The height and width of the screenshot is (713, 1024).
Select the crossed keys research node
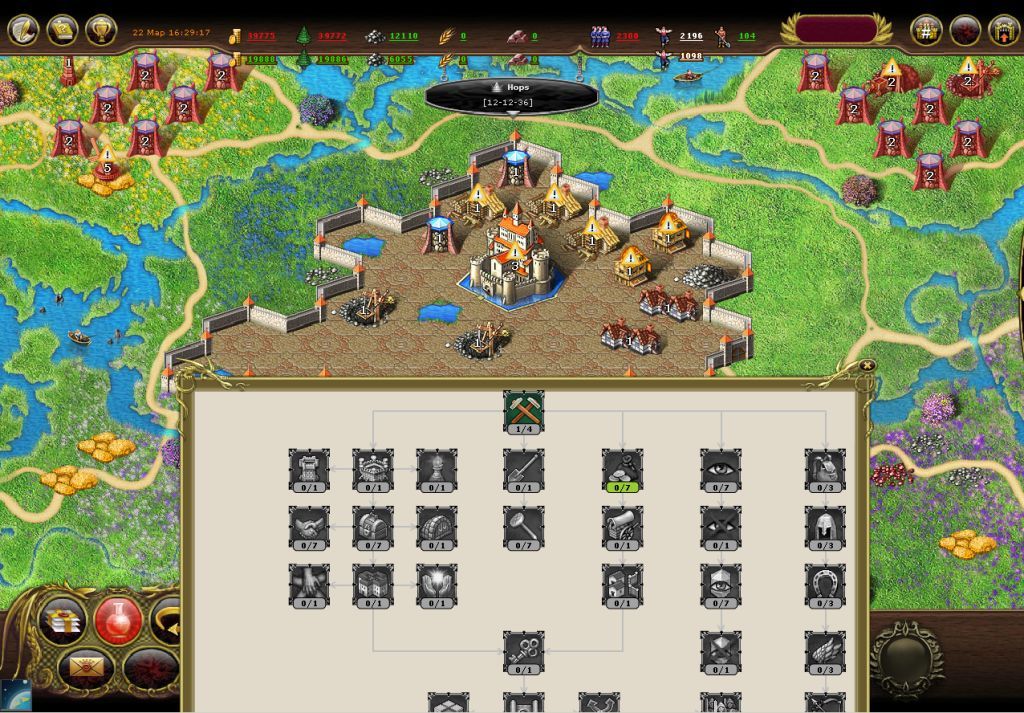(x=523, y=651)
